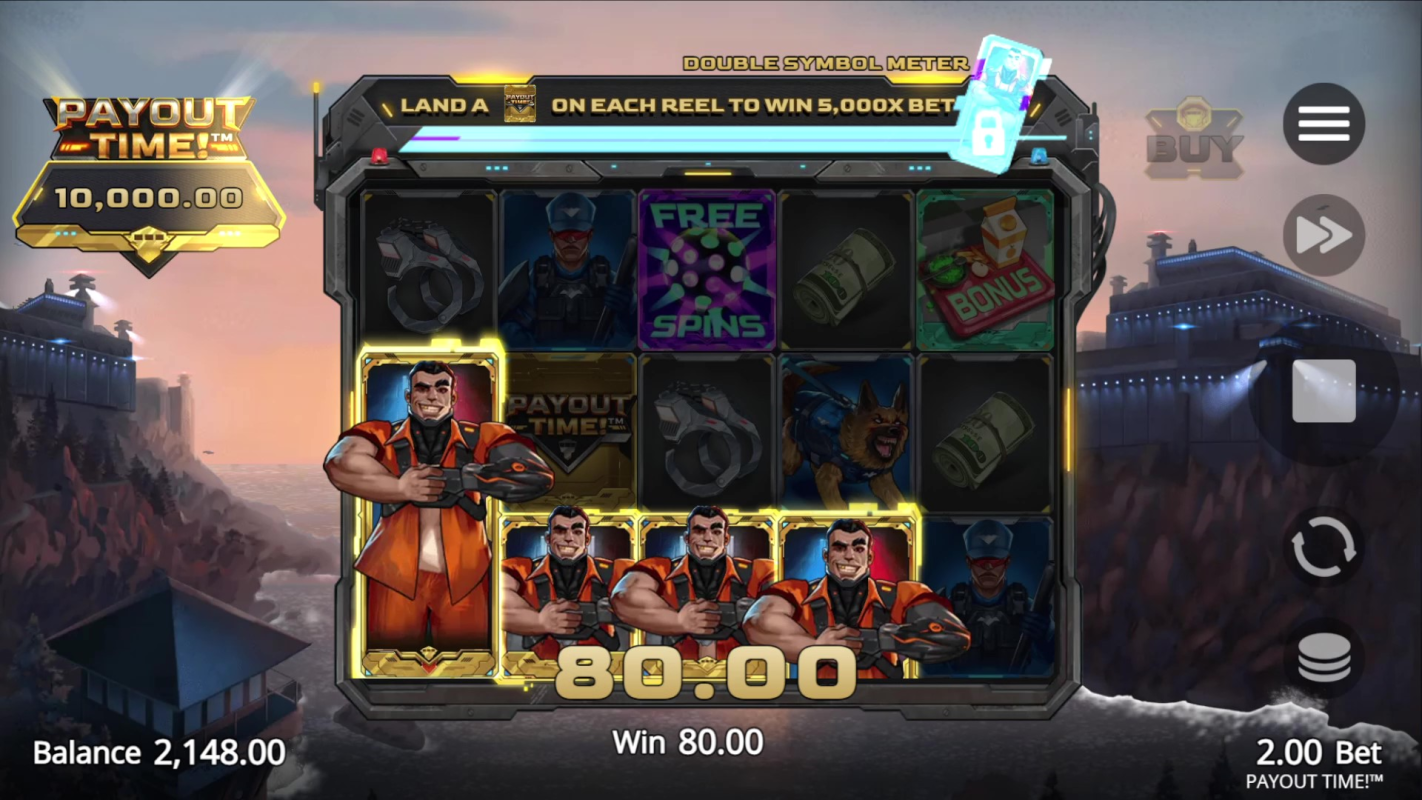Open the hamburger game menu
Screen dimensions: 1422x800
[x=1322, y=122]
